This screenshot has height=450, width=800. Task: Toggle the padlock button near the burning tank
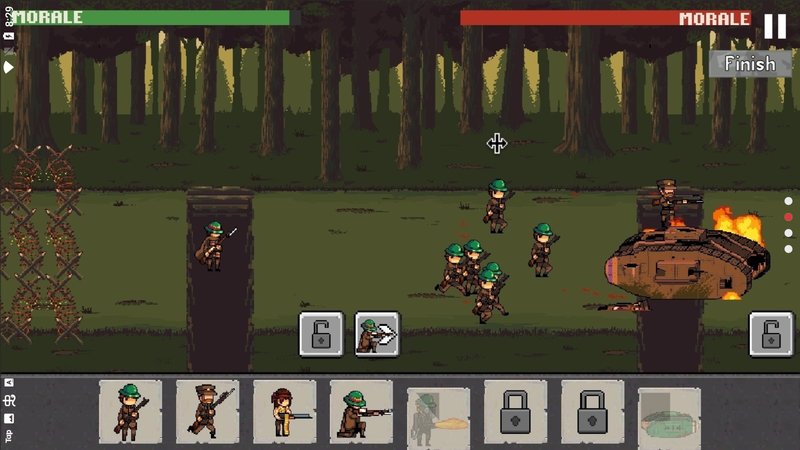pos(771,334)
